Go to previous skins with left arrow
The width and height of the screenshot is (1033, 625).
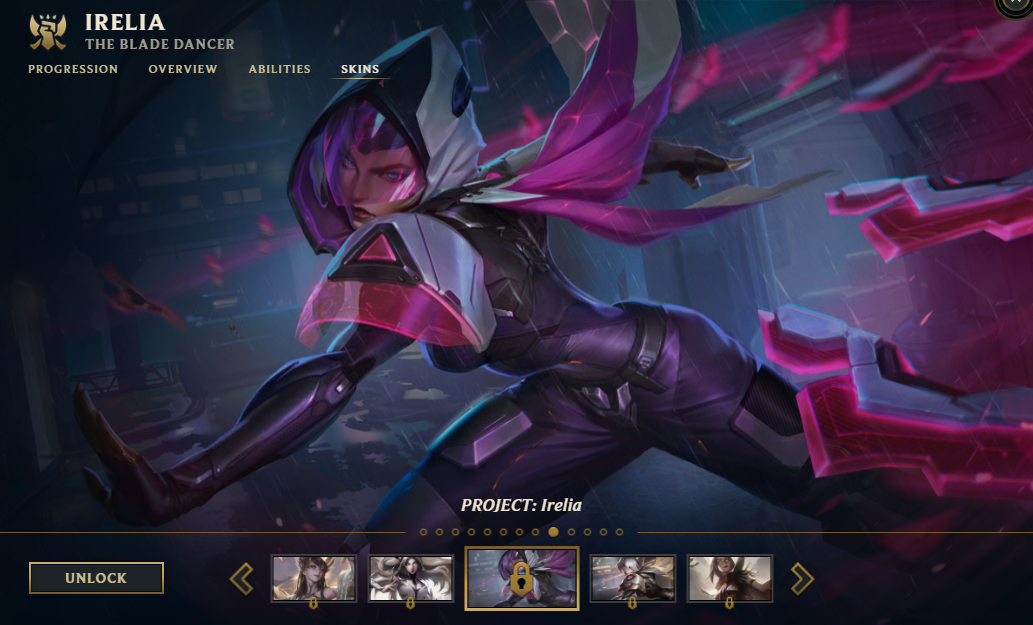click(x=242, y=578)
